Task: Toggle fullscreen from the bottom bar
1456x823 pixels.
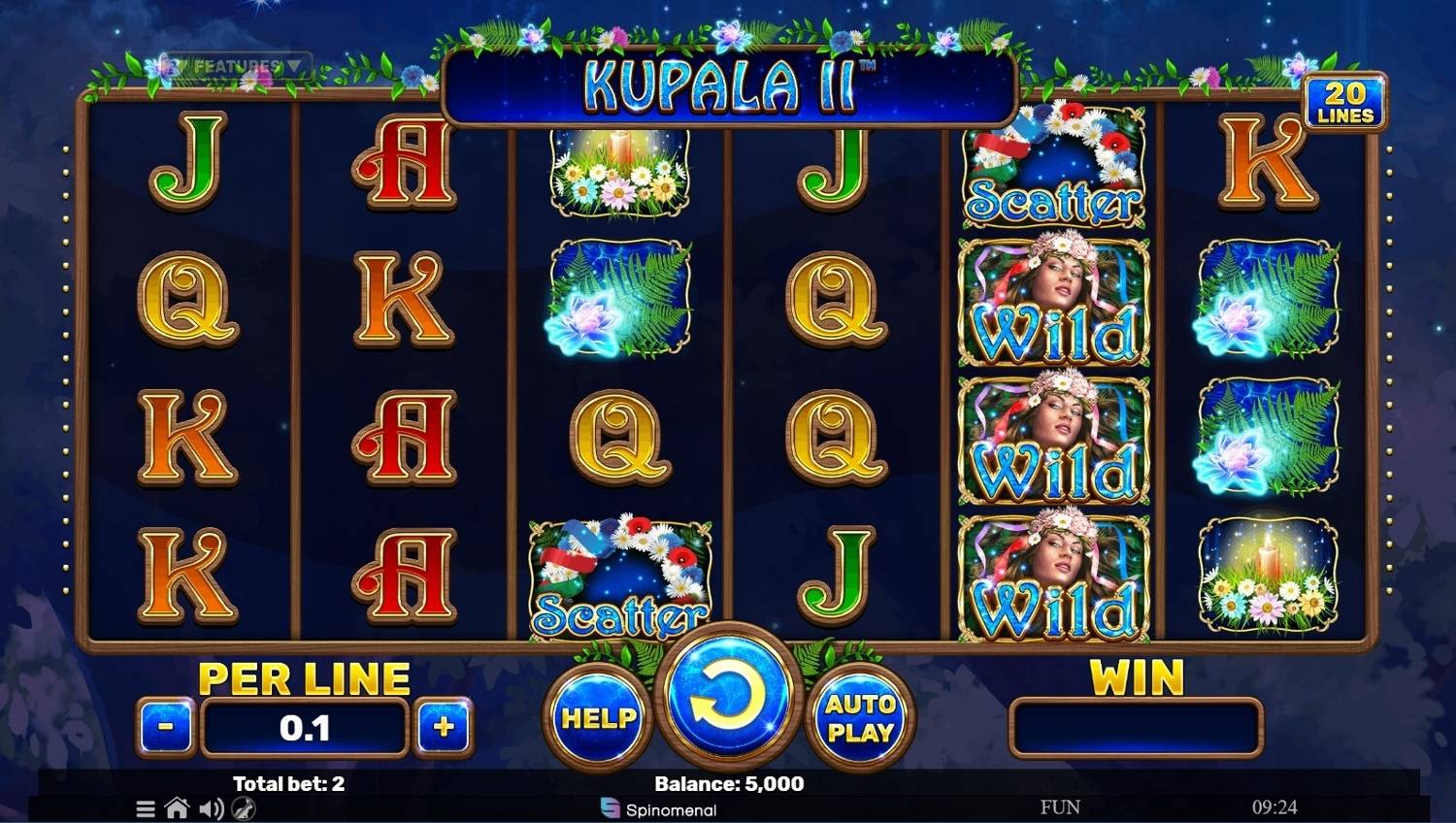Action: click(241, 807)
